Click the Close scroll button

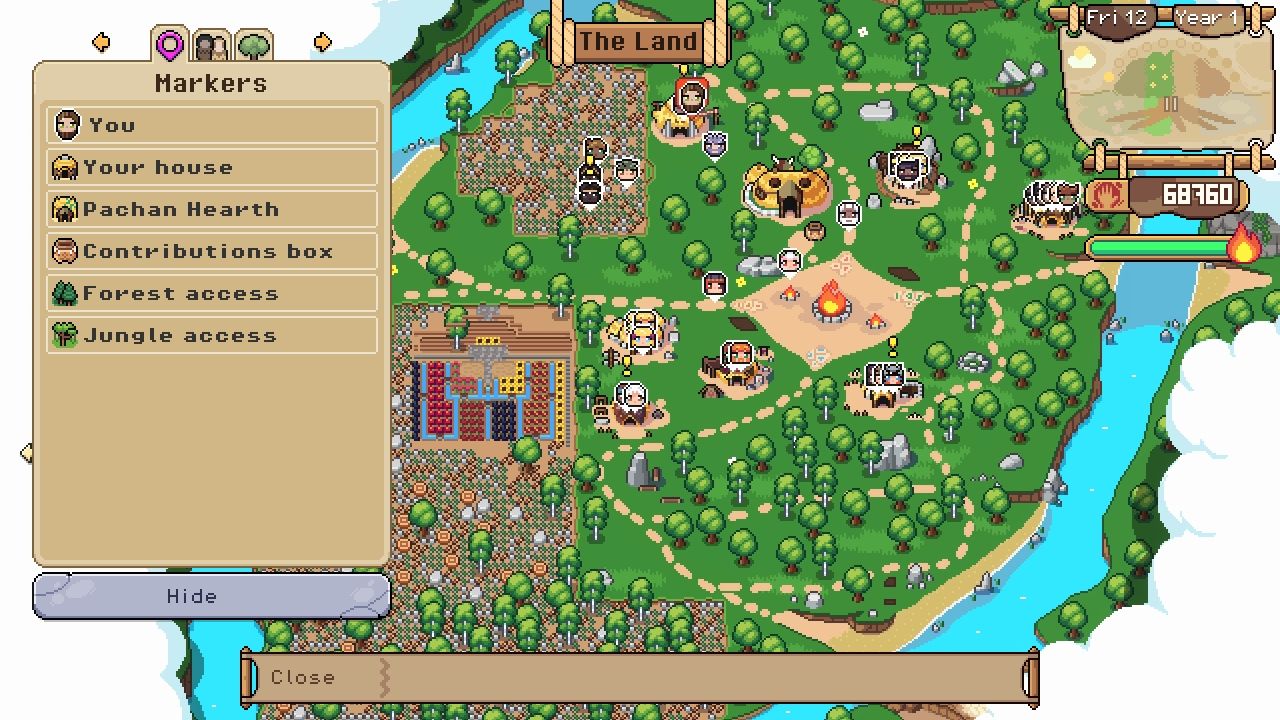coord(303,677)
